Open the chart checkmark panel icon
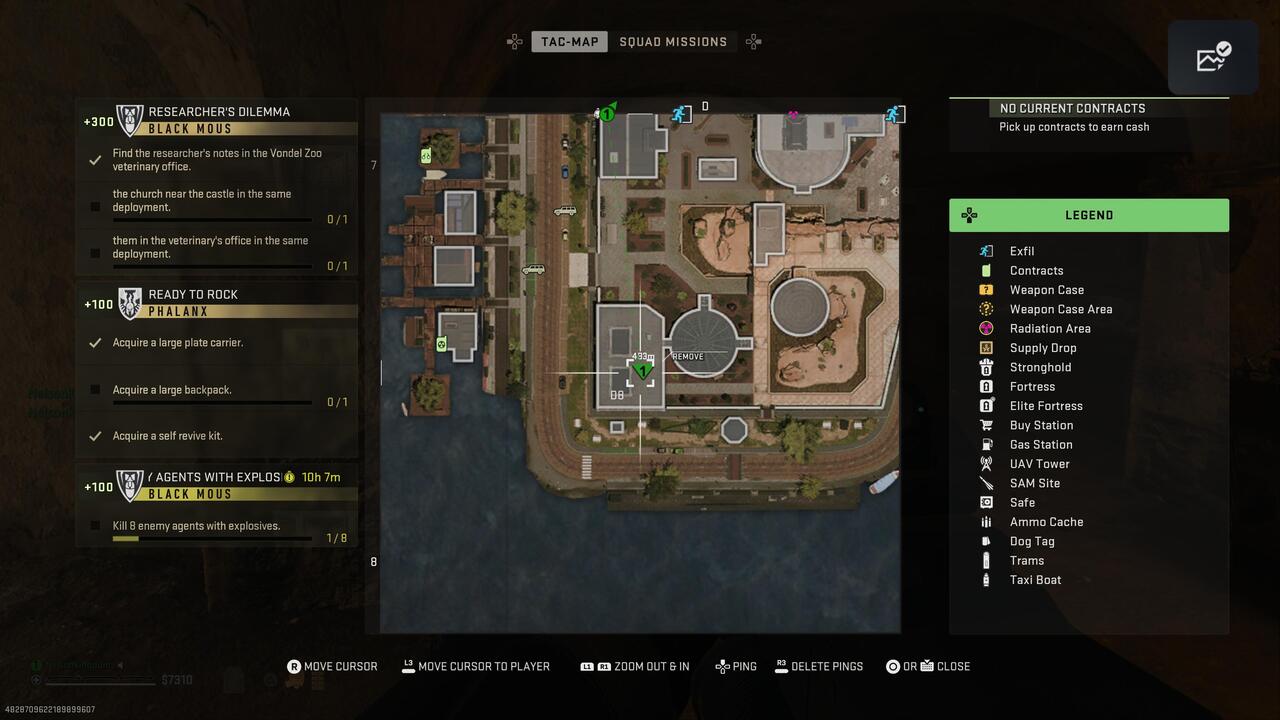The height and width of the screenshot is (720, 1280). (x=1213, y=58)
